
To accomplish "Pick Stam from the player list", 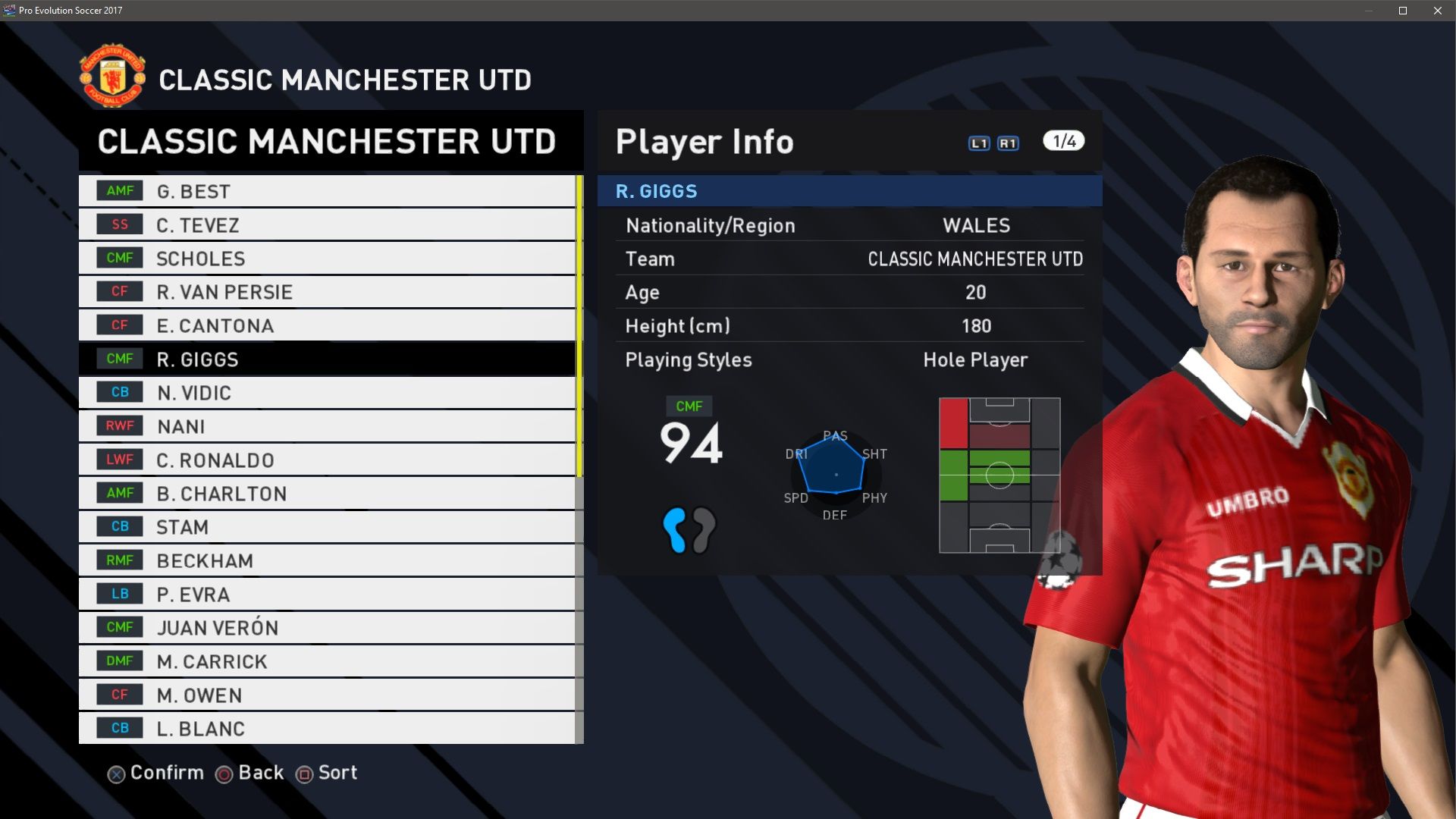I will click(x=326, y=527).
